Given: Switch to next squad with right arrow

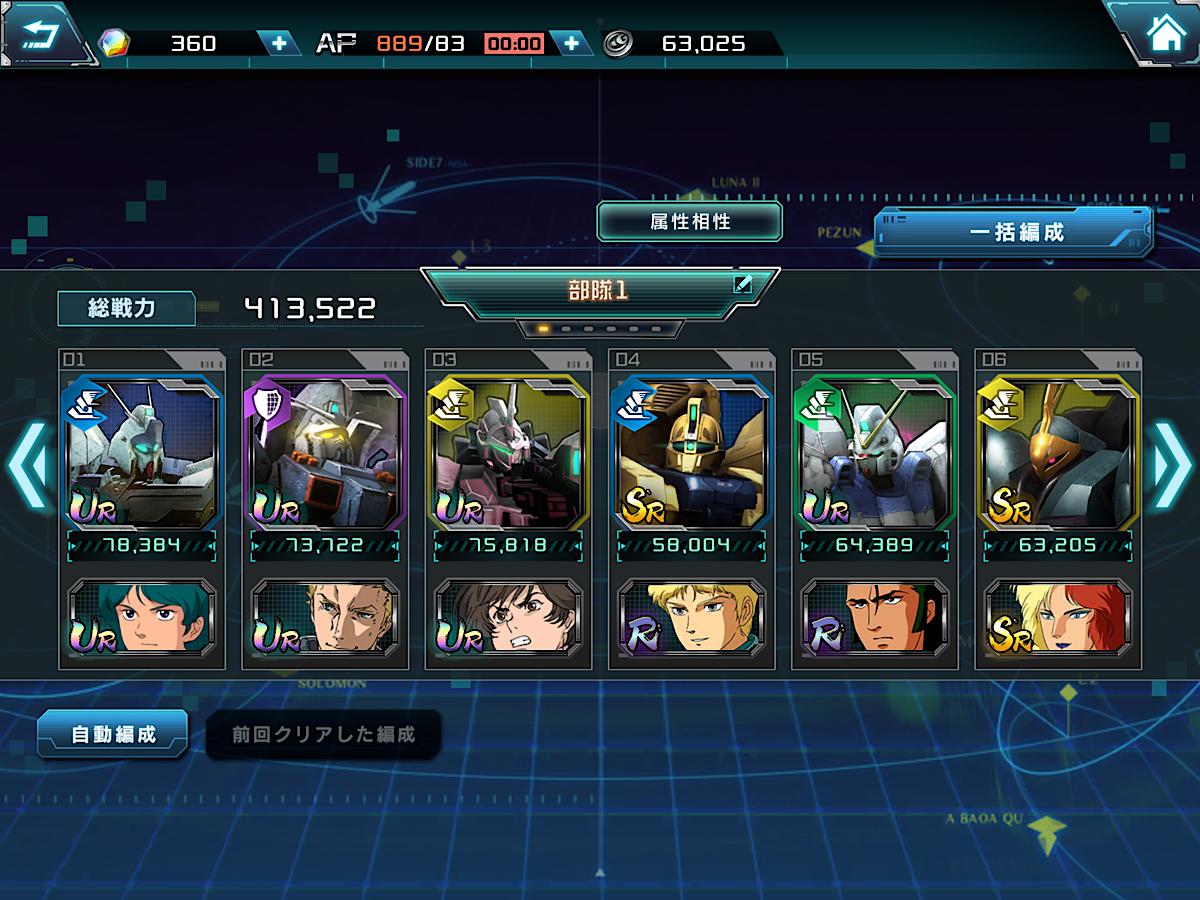Looking at the screenshot, I should coord(1171,465).
